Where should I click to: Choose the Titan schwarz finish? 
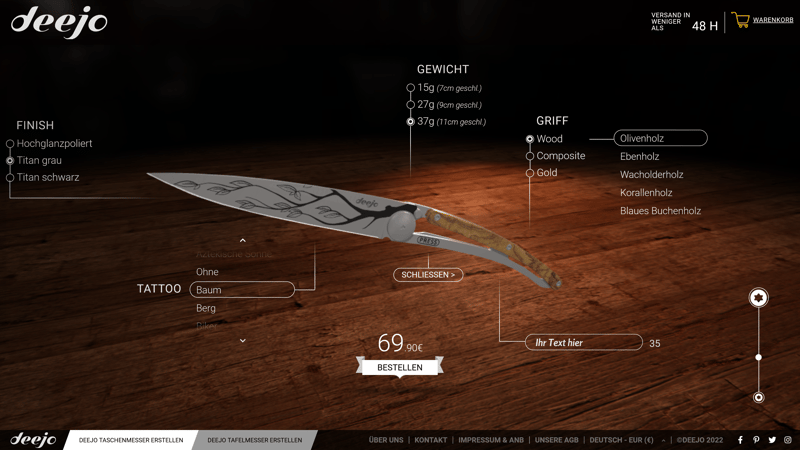(47, 177)
